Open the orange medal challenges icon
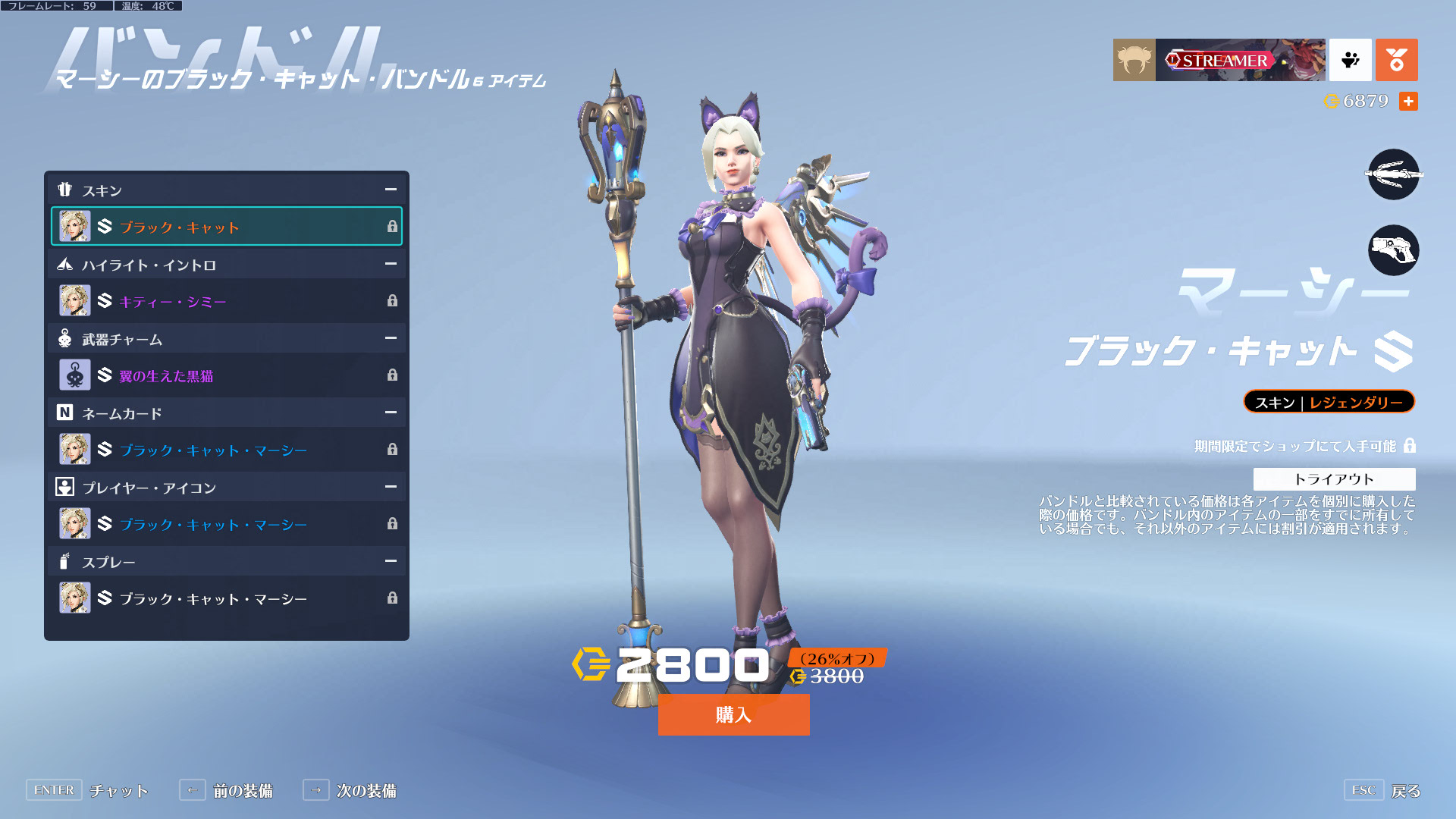This screenshot has width=1456, height=819. point(1396,60)
